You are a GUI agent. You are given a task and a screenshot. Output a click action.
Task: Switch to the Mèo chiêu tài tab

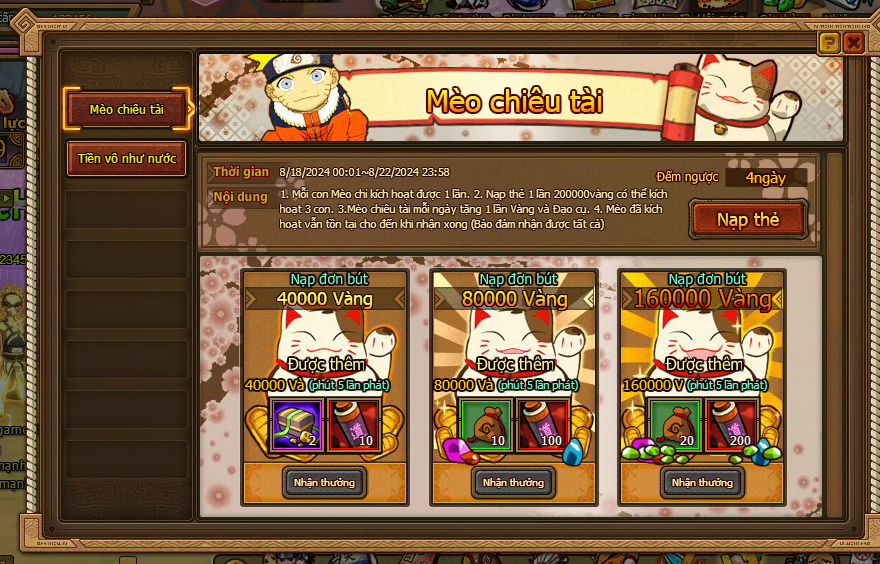click(x=127, y=109)
